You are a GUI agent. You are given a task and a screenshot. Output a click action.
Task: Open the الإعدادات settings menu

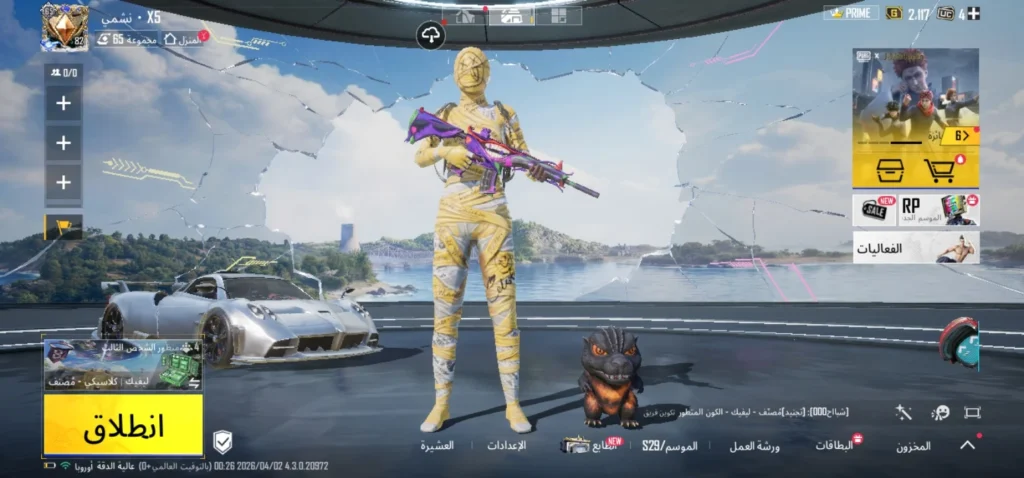point(506,445)
